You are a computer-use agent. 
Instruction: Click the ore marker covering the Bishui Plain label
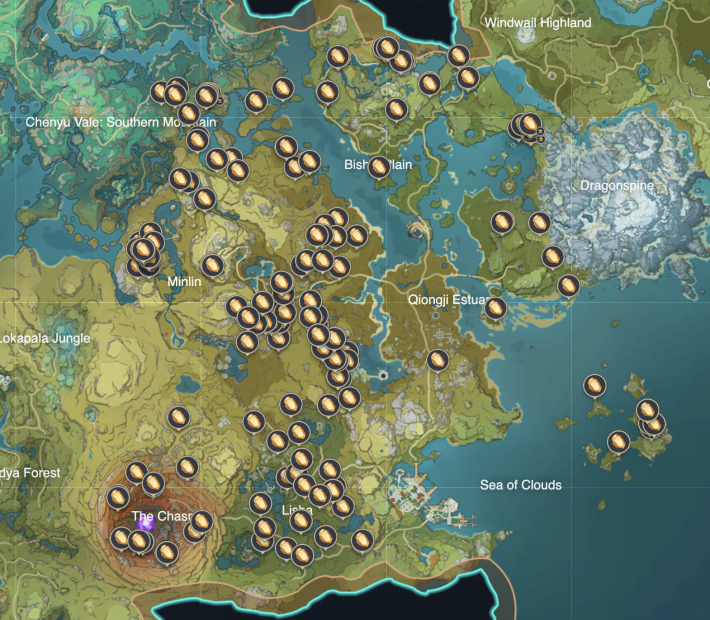(379, 166)
